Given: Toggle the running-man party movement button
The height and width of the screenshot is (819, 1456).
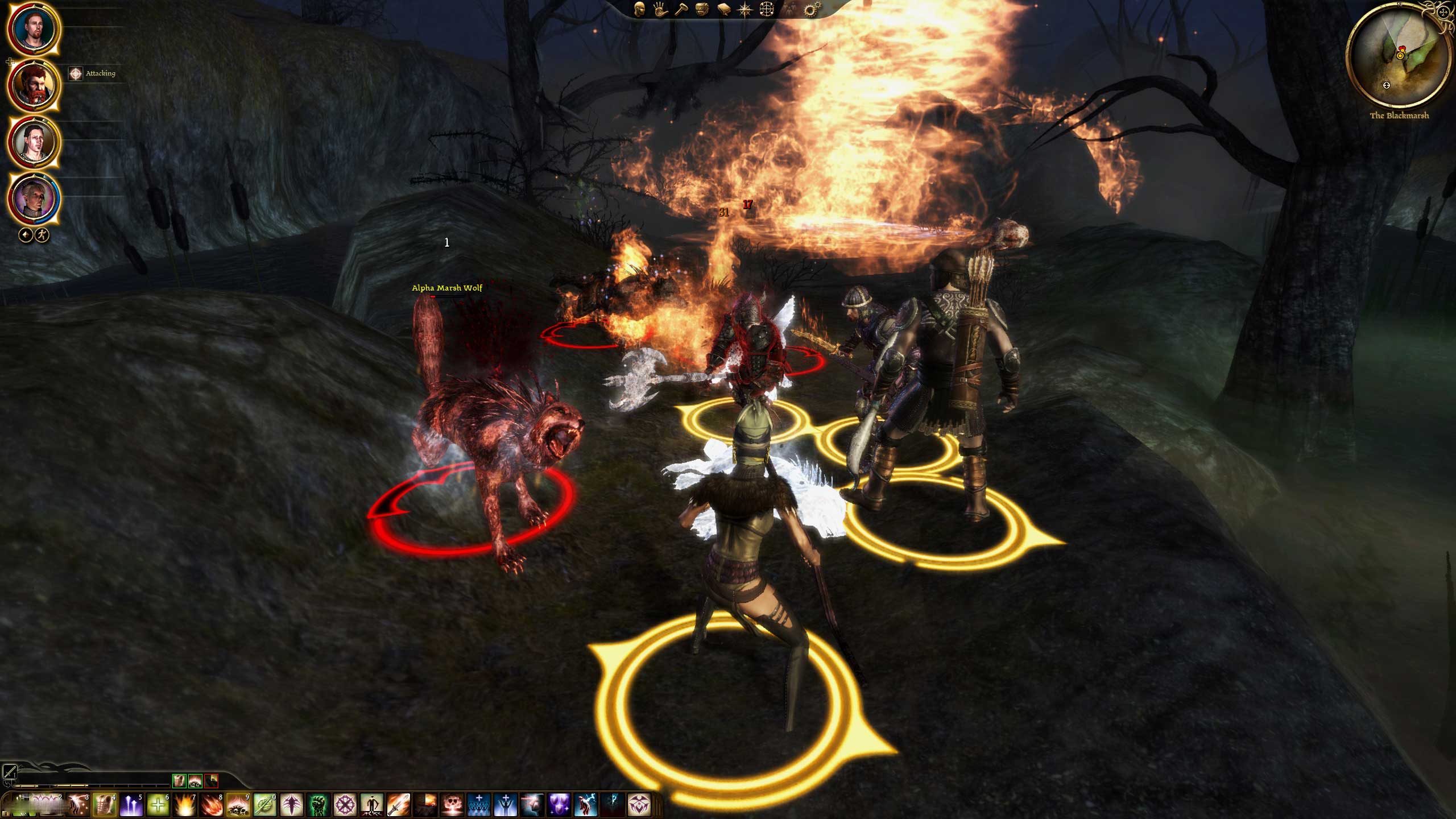Looking at the screenshot, I should [x=42, y=235].
